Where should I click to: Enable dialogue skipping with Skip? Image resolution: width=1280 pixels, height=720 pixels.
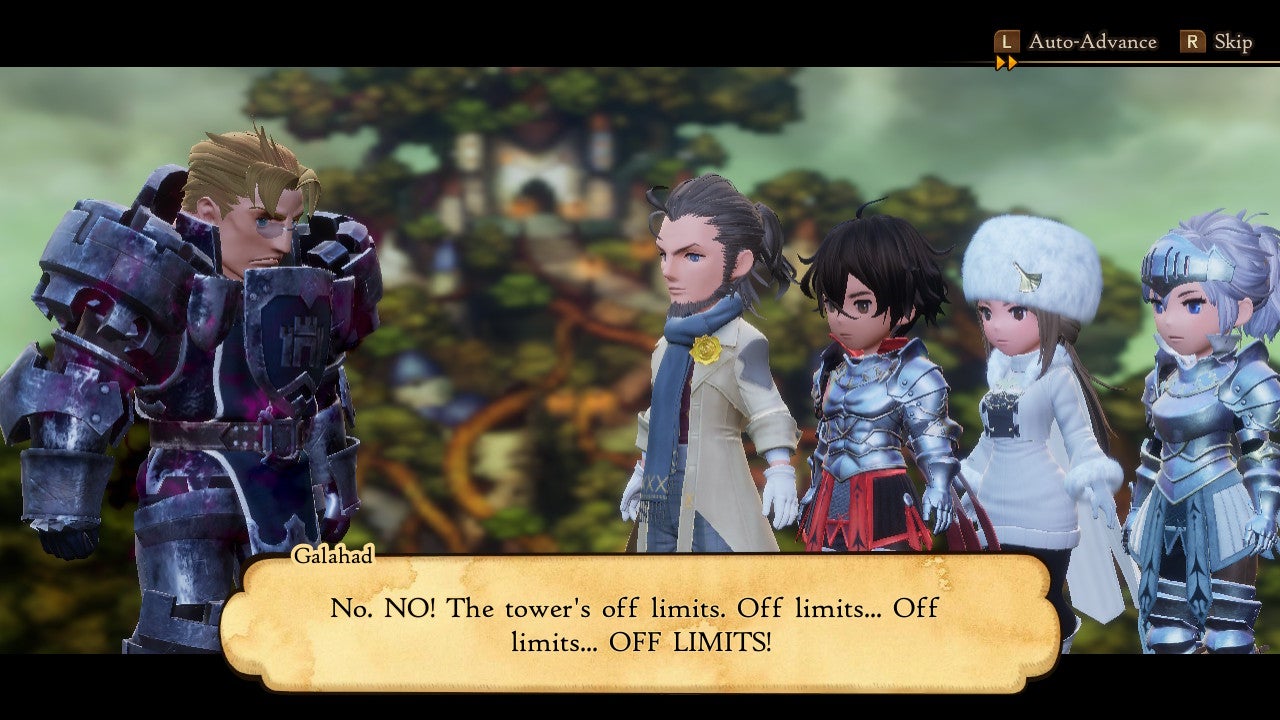point(1232,41)
